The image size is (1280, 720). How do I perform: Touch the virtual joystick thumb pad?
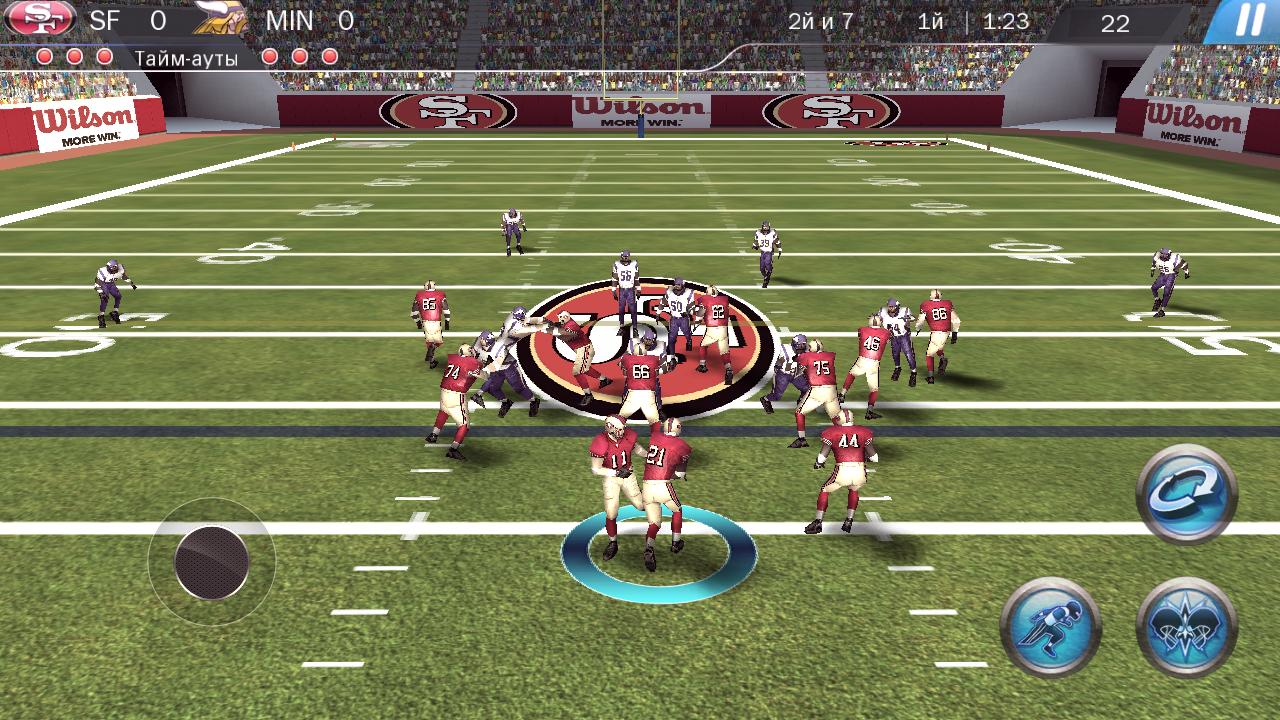click(x=211, y=562)
